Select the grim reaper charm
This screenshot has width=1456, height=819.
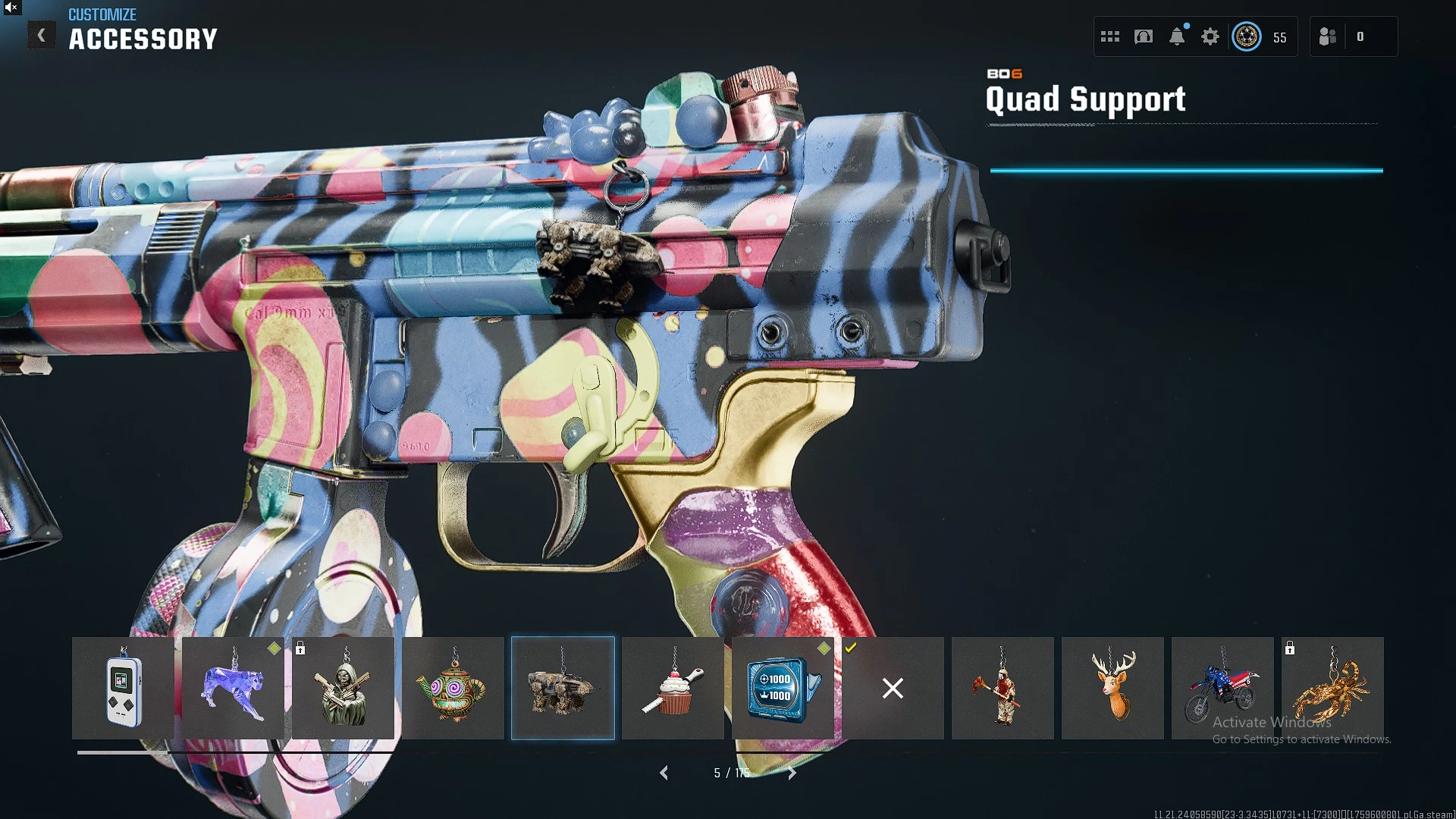(343, 688)
